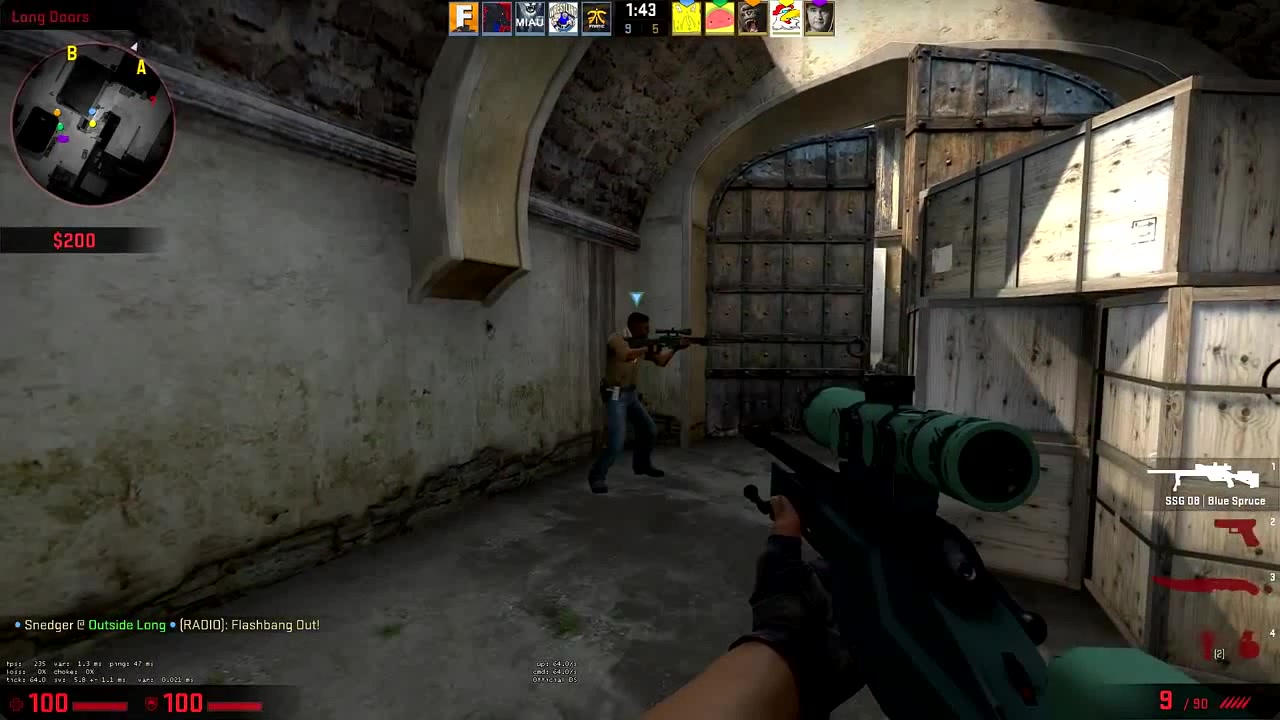Click the wrestling-logo player avatar
The height and width of the screenshot is (720, 1280).
[563, 18]
